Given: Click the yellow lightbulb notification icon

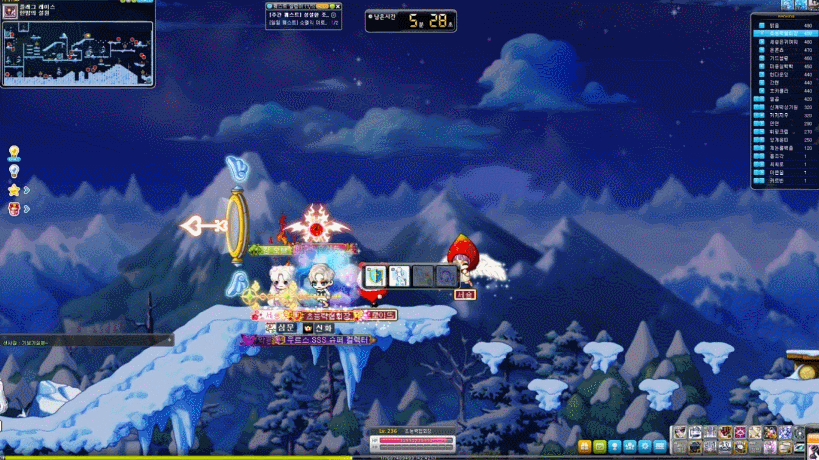Looking at the screenshot, I should click(x=15, y=152).
